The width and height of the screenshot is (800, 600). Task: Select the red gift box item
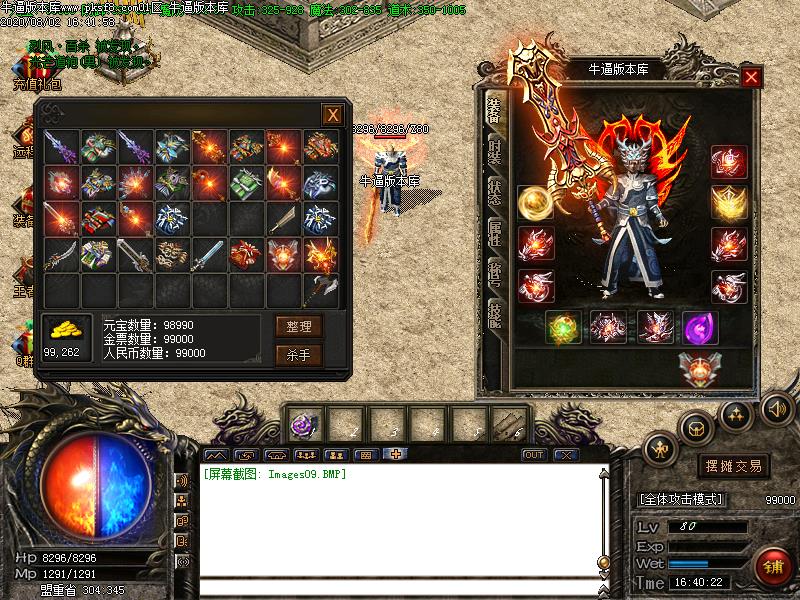pyautogui.click(x=246, y=254)
